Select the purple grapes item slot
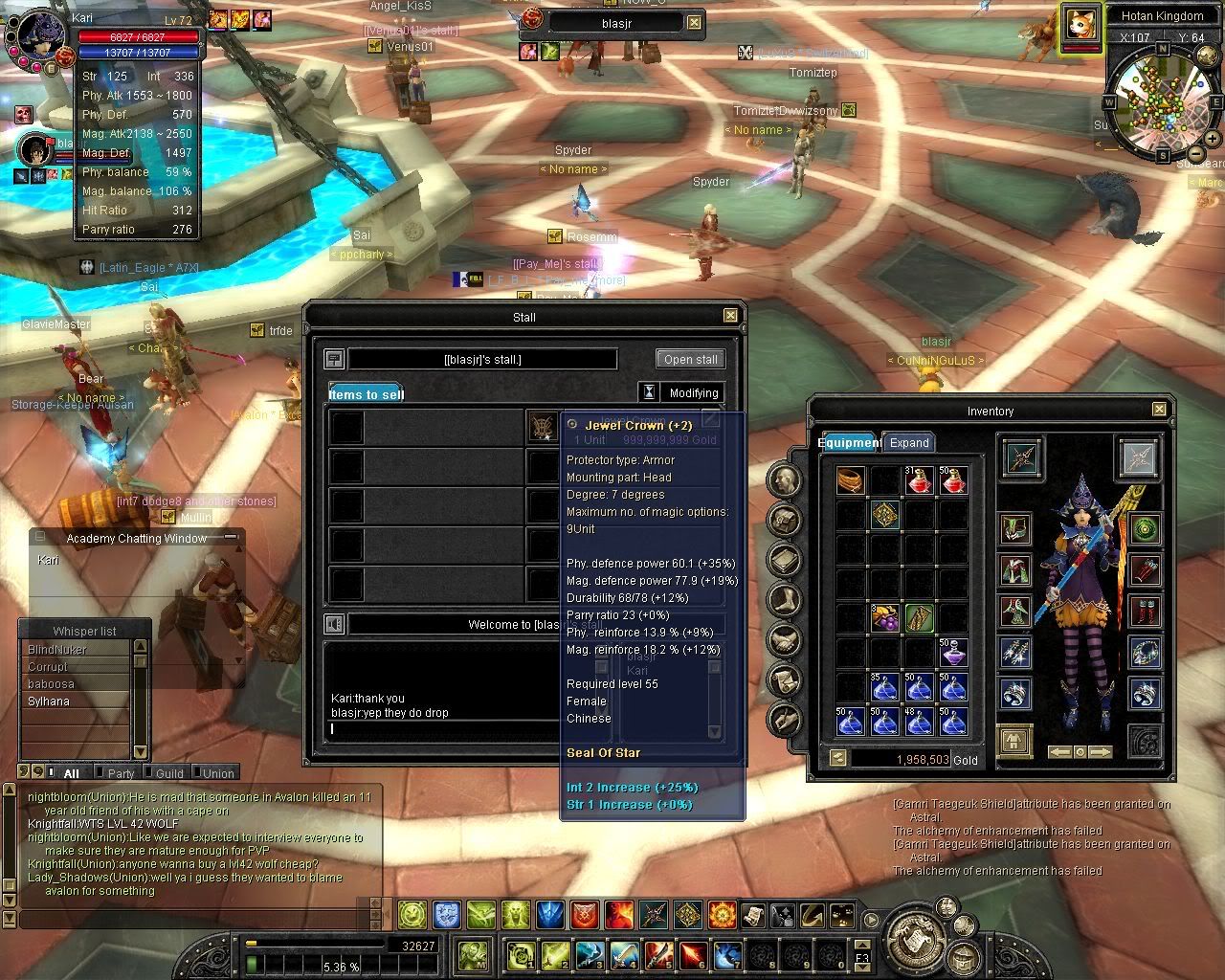The height and width of the screenshot is (980, 1225). 883,618
